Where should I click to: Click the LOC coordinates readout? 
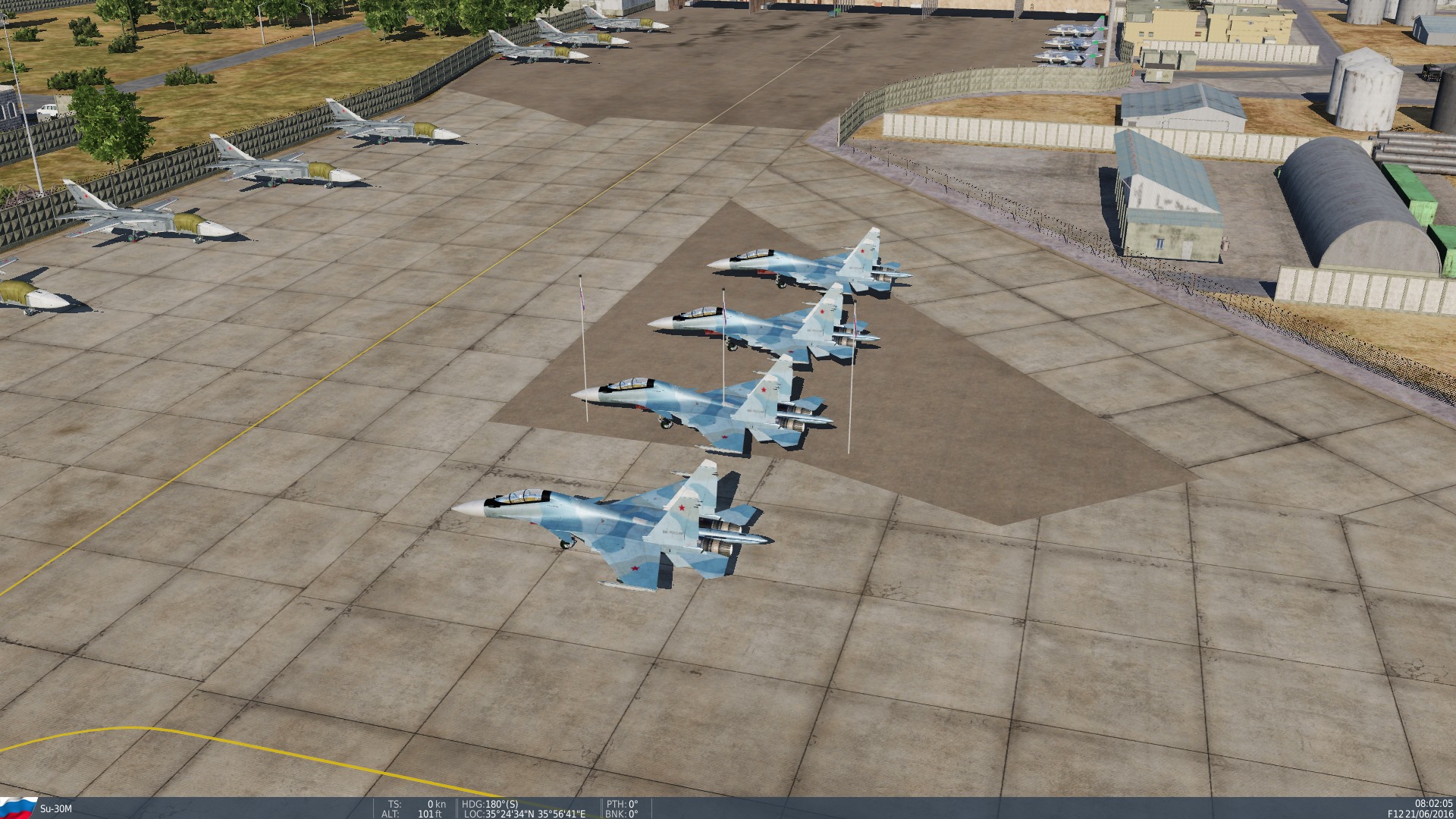pos(523,814)
